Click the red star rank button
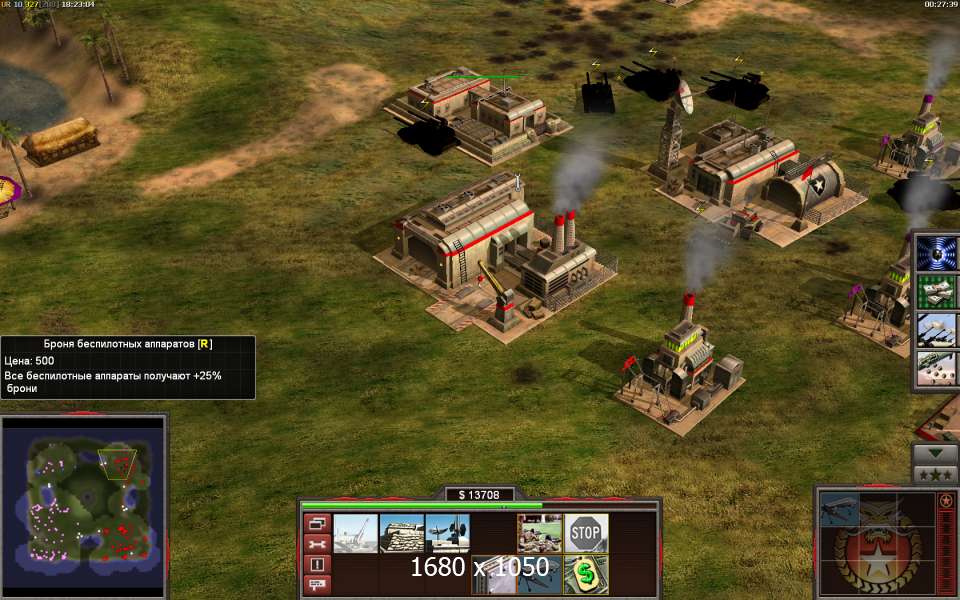This screenshot has height=600, width=960. 945,500
